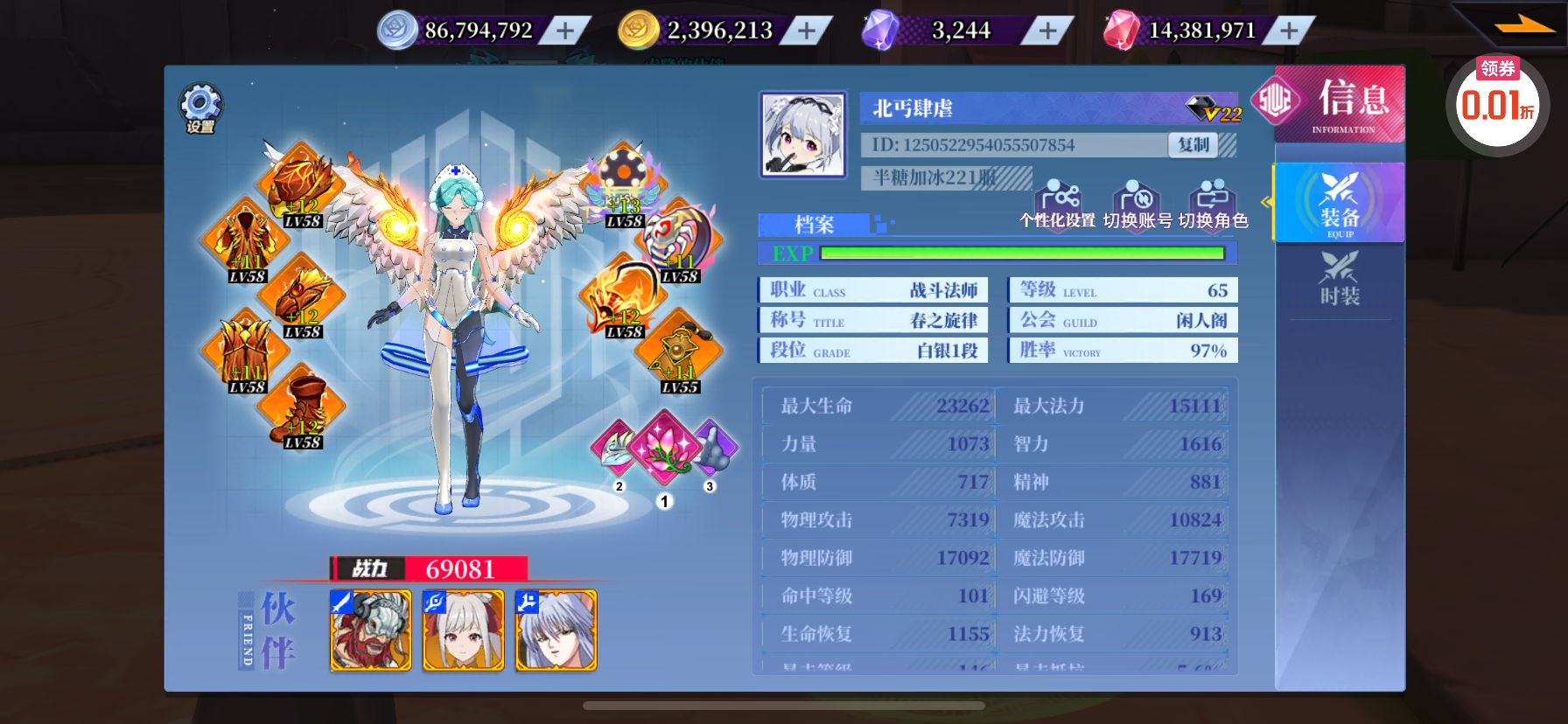Copy the player ID with 复制

[1193, 145]
